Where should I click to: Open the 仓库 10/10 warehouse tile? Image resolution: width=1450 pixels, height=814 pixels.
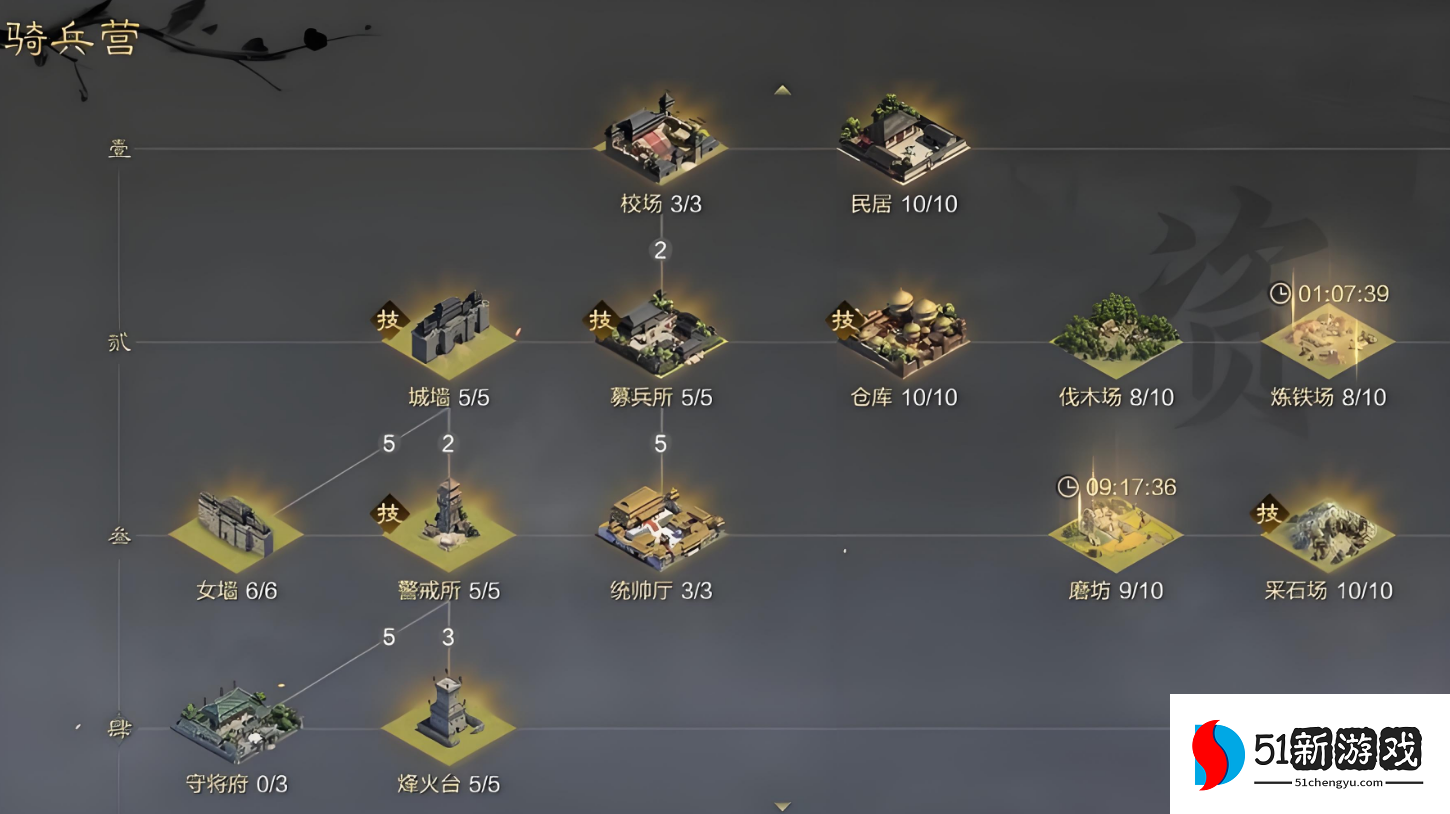903,331
